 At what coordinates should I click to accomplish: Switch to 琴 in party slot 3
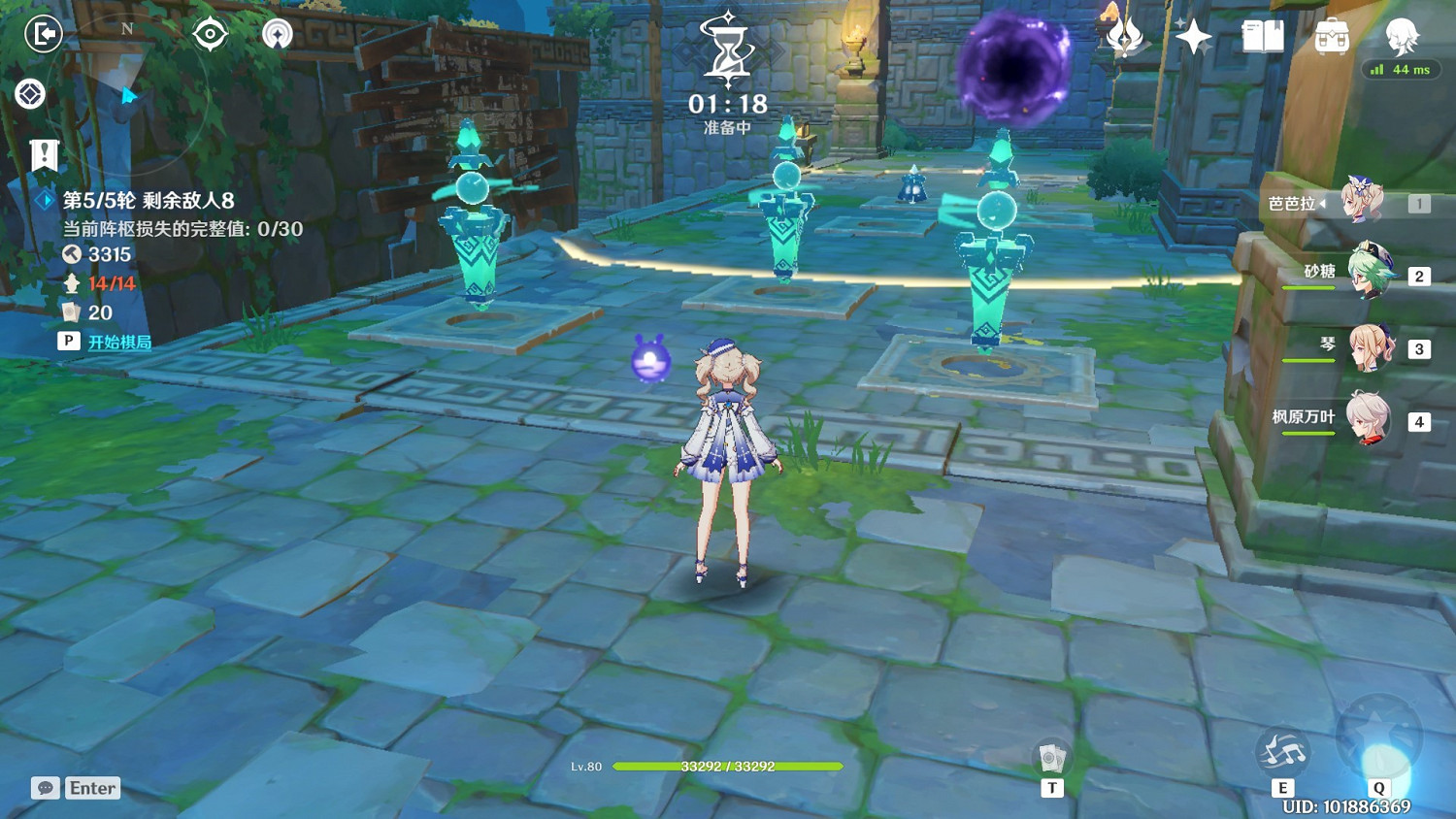pos(1369,347)
